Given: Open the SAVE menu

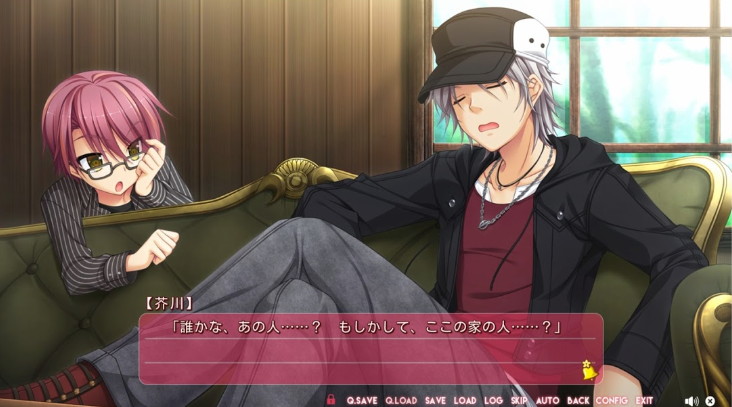Looking at the screenshot, I should (x=435, y=401).
